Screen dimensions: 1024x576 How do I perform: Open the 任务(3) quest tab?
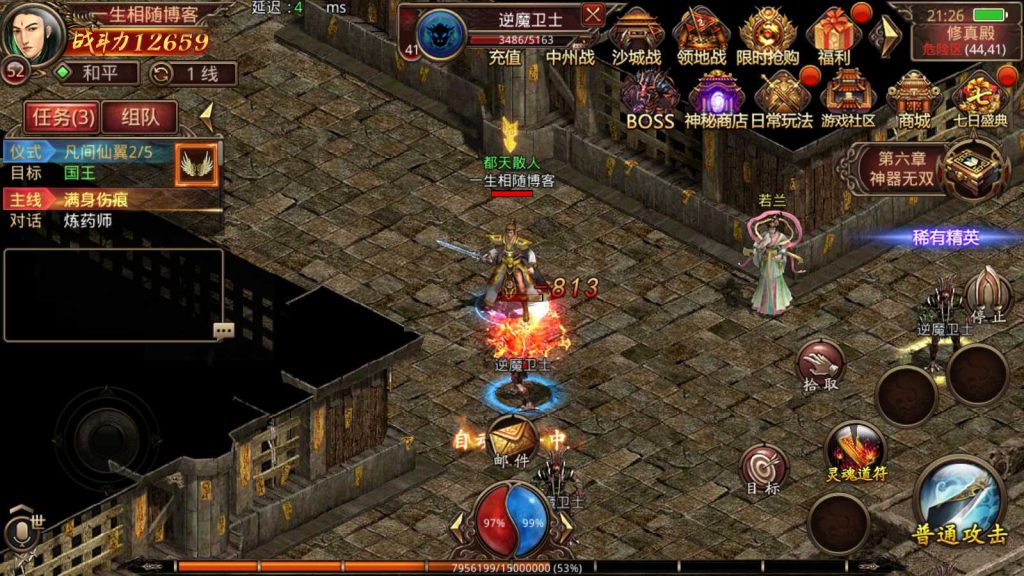coord(63,117)
